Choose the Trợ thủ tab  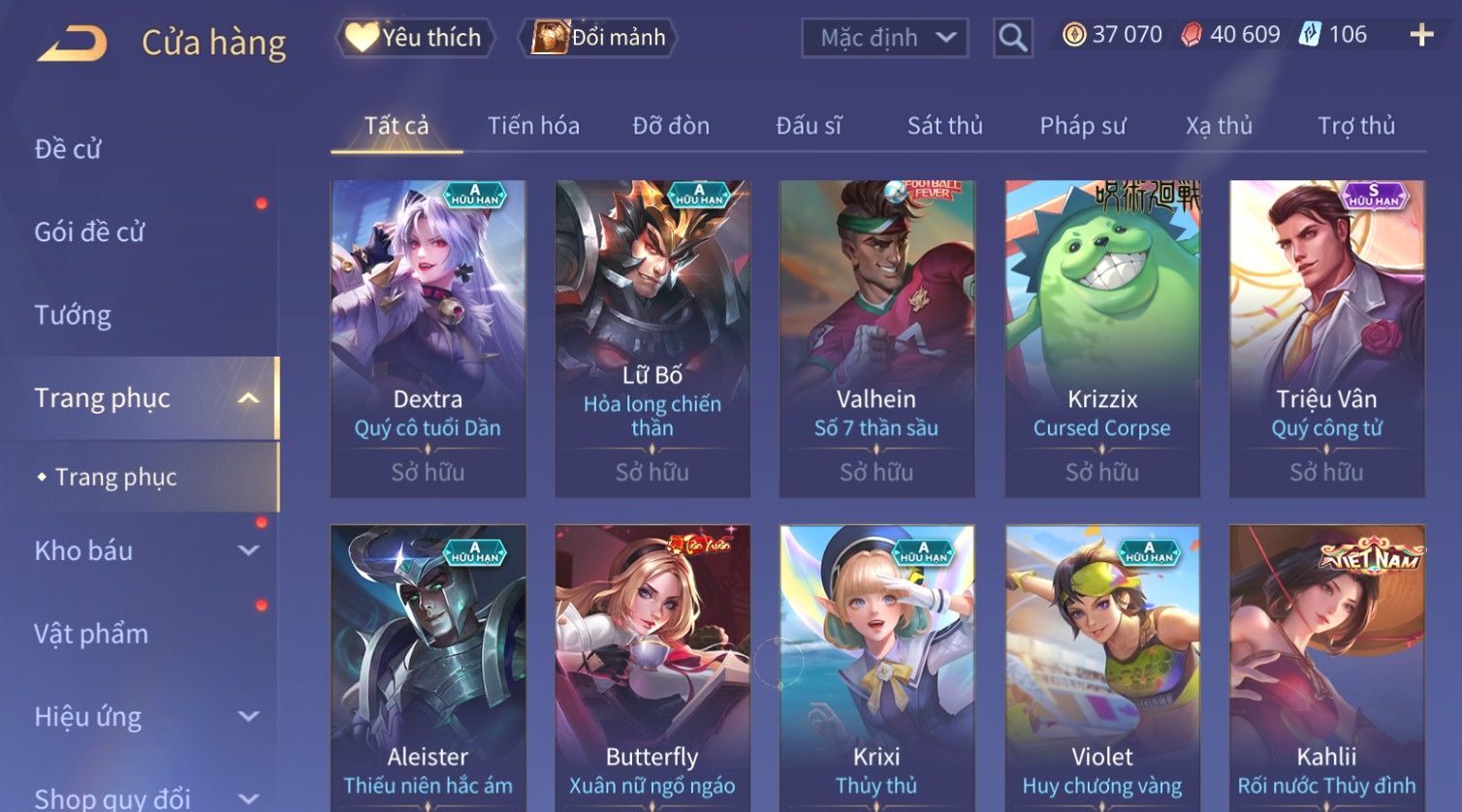pyautogui.click(x=1355, y=126)
